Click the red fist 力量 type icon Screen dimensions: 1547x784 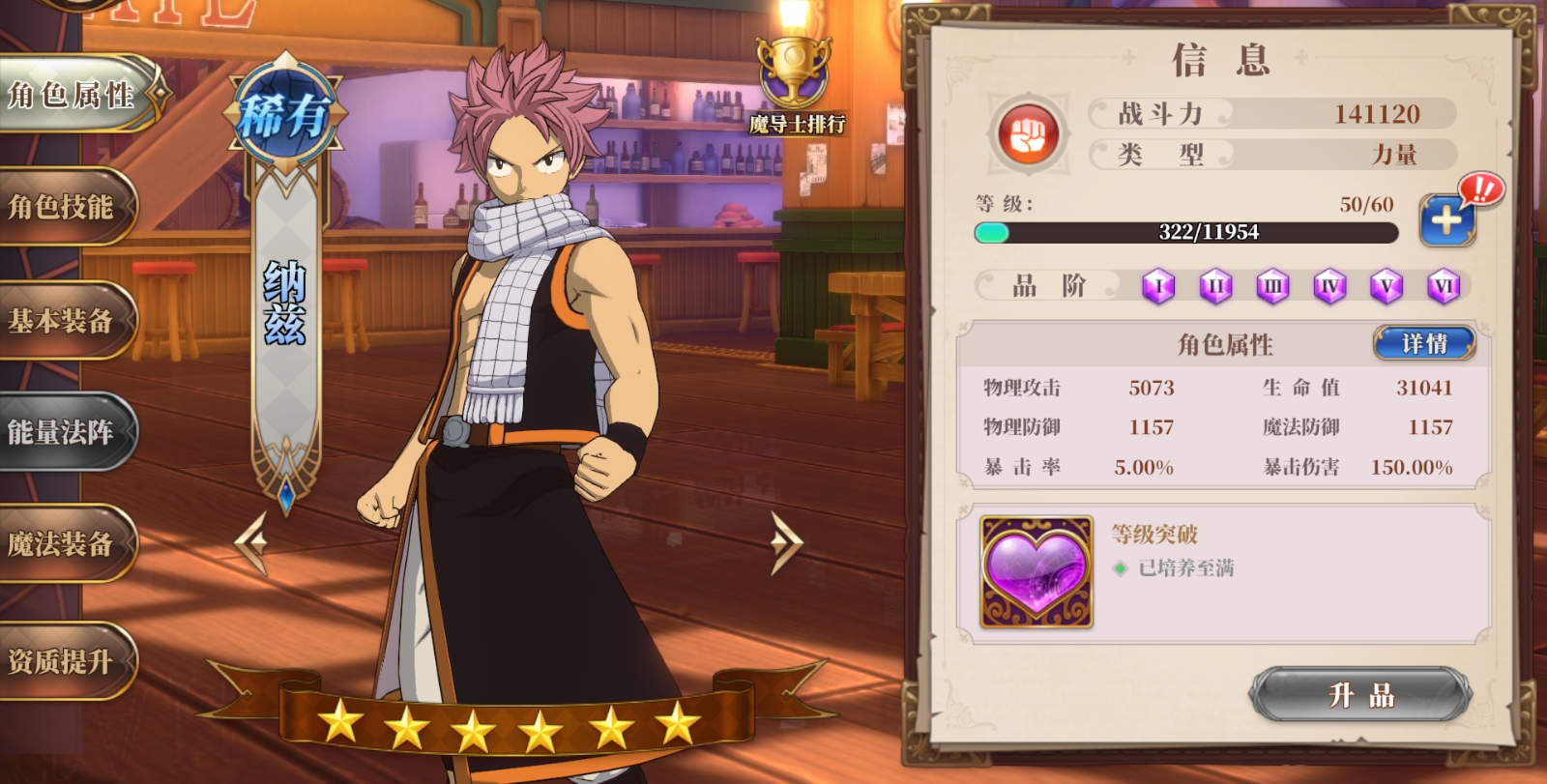(x=1028, y=134)
